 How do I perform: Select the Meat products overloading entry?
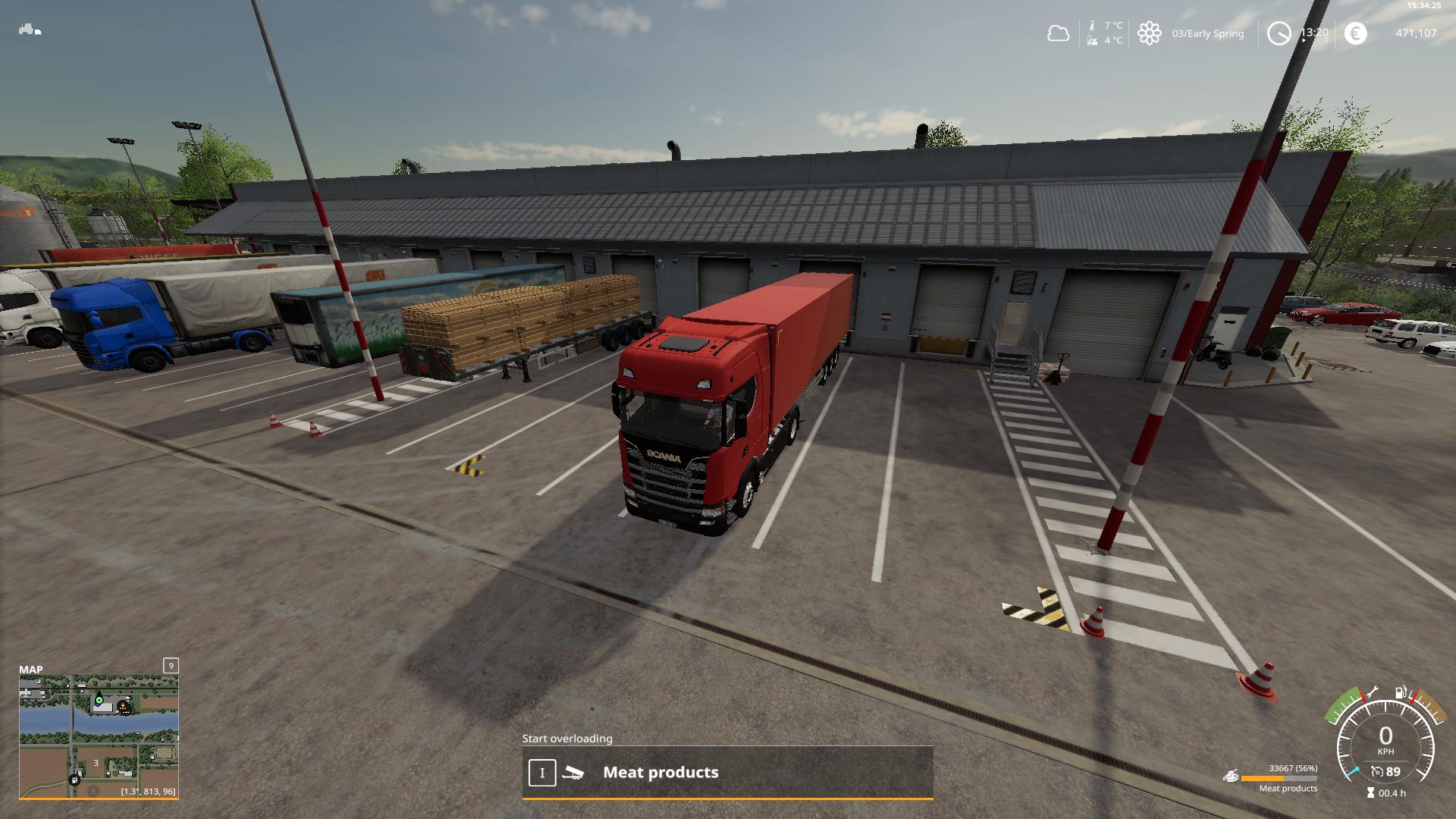pyautogui.click(x=726, y=773)
